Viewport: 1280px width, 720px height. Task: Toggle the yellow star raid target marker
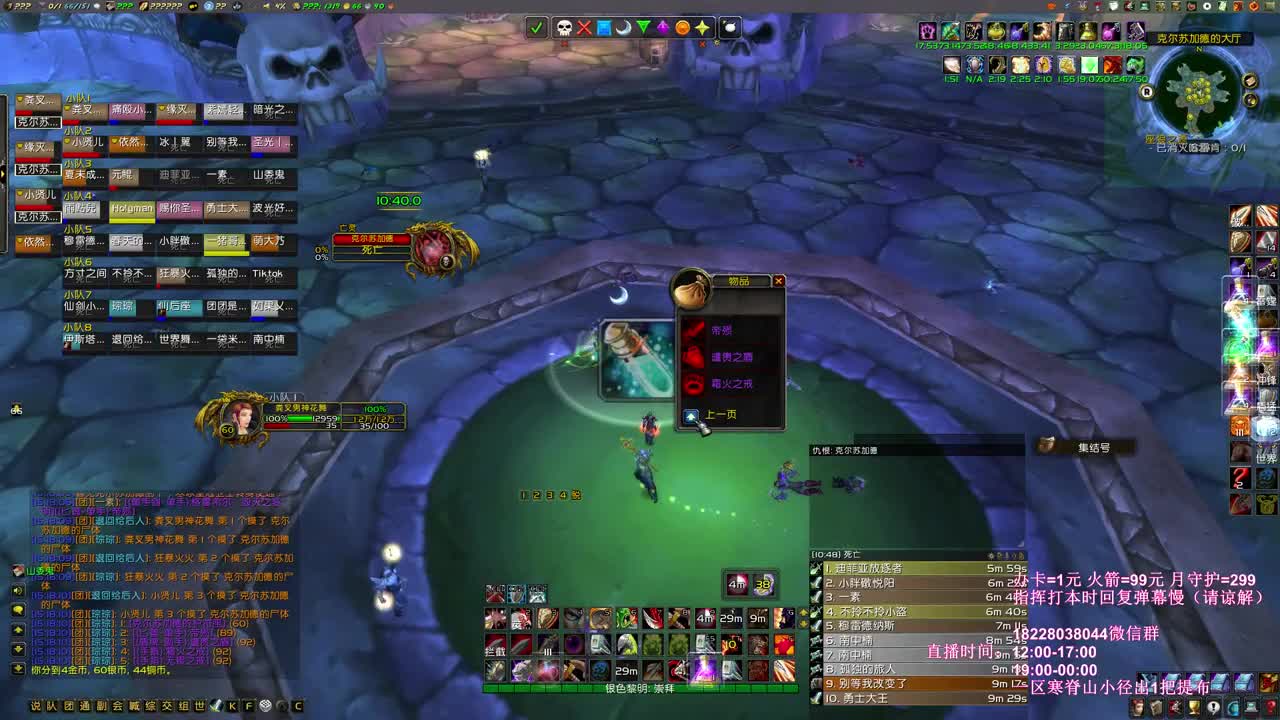point(703,28)
